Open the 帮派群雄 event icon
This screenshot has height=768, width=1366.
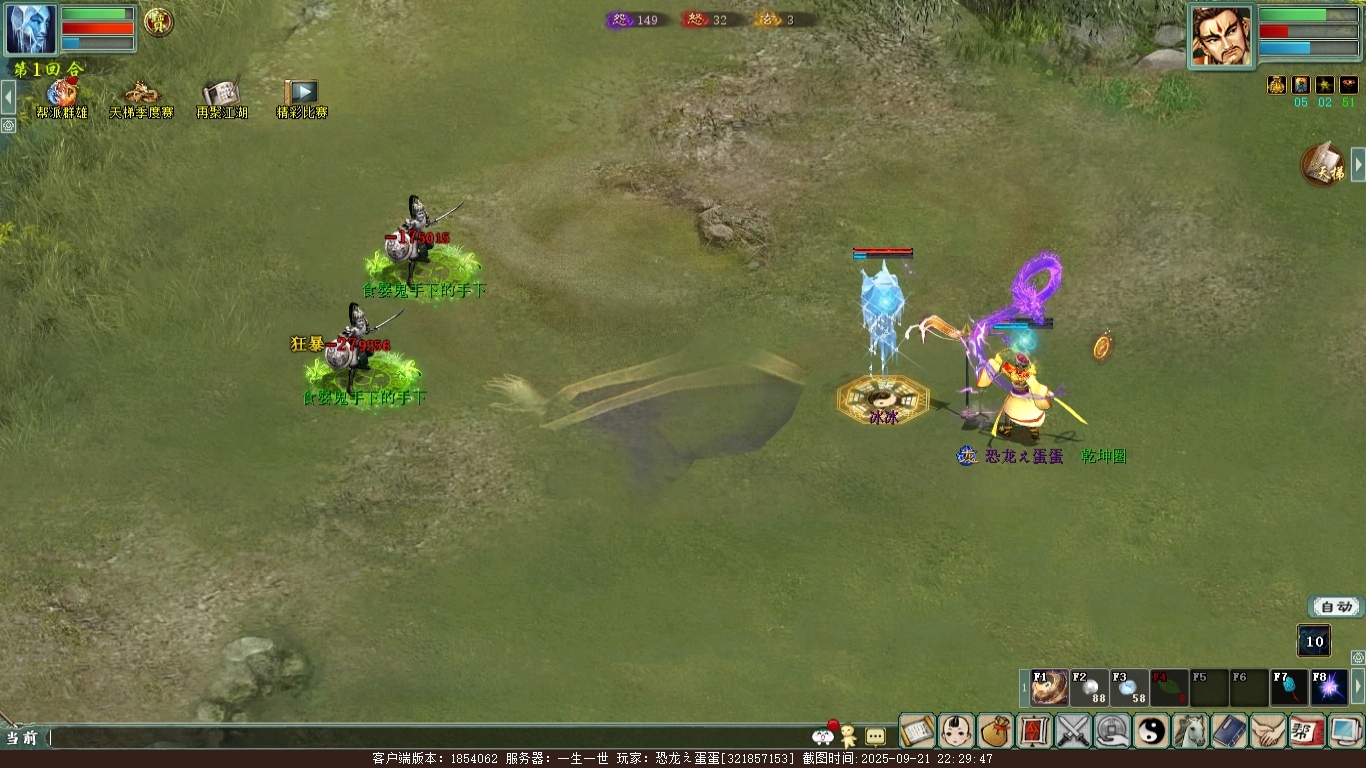pyautogui.click(x=62, y=97)
